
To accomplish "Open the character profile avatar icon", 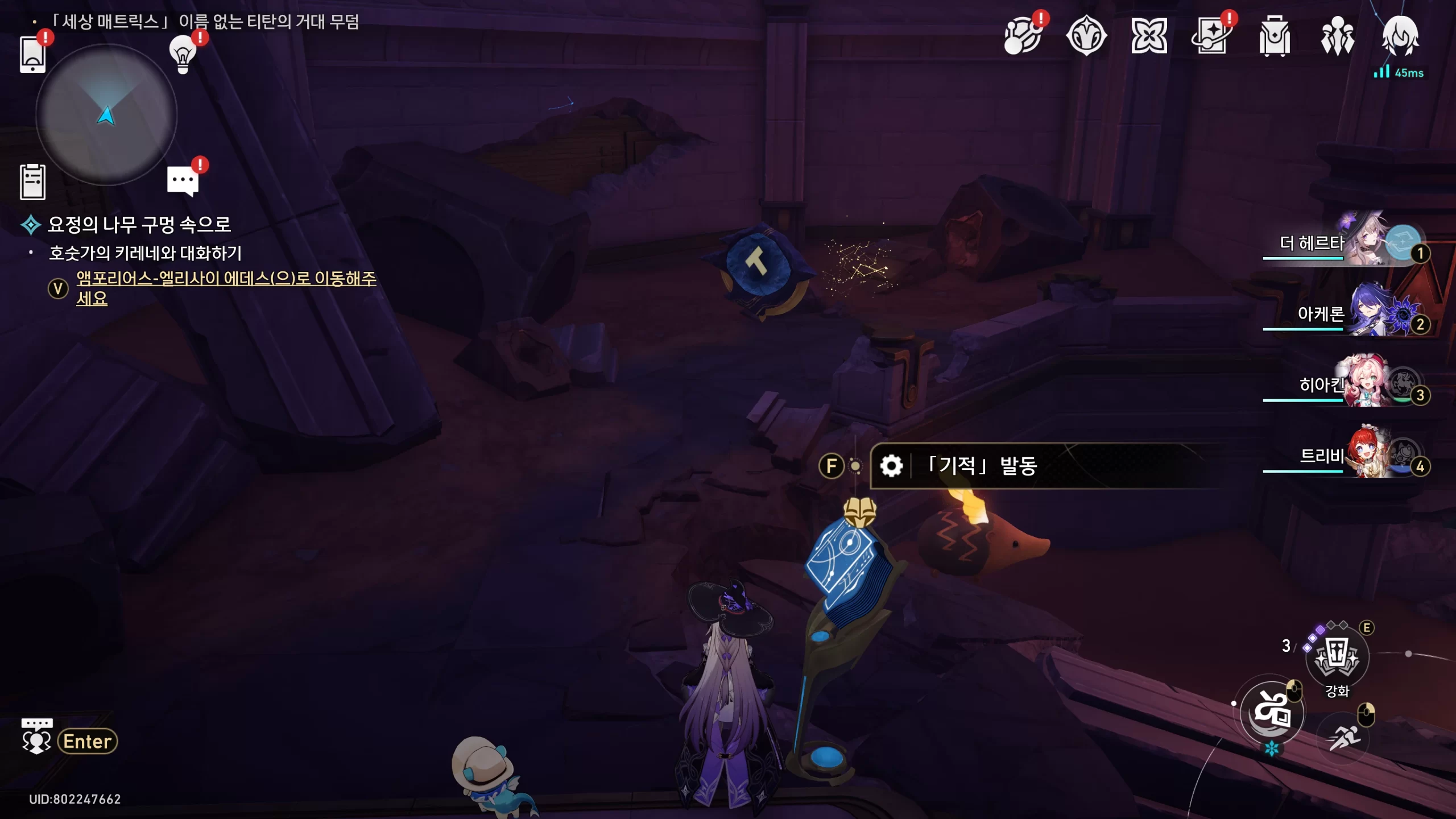I will [x=1400, y=36].
